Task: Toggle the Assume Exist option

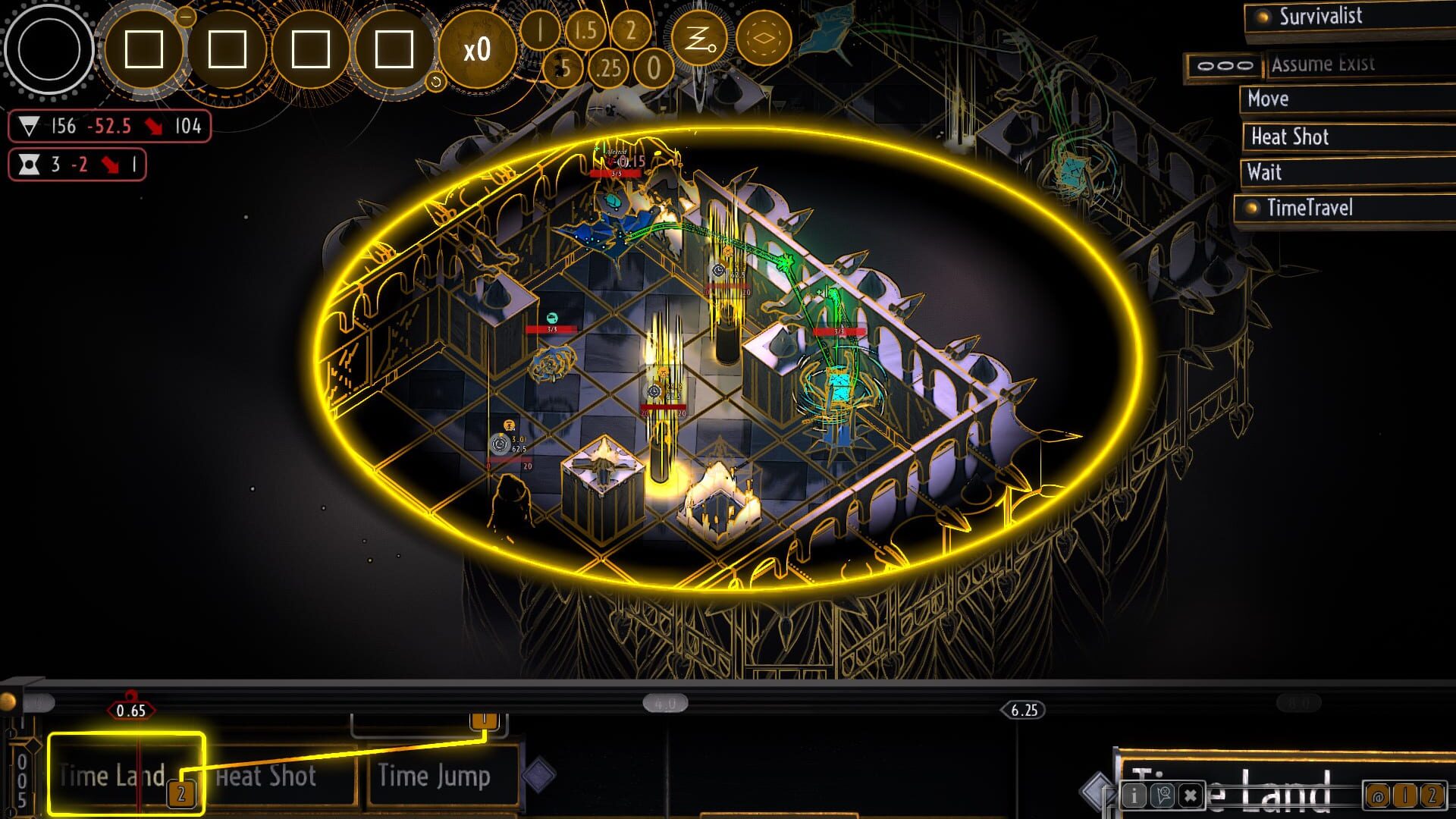Action: (x=1323, y=64)
